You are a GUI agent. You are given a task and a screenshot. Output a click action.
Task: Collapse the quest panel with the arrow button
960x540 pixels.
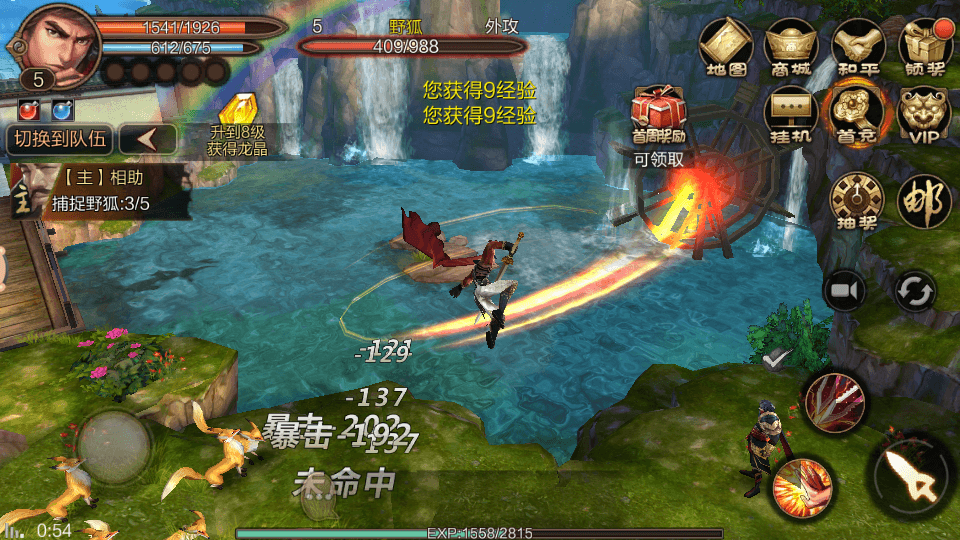click(x=148, y=140)
